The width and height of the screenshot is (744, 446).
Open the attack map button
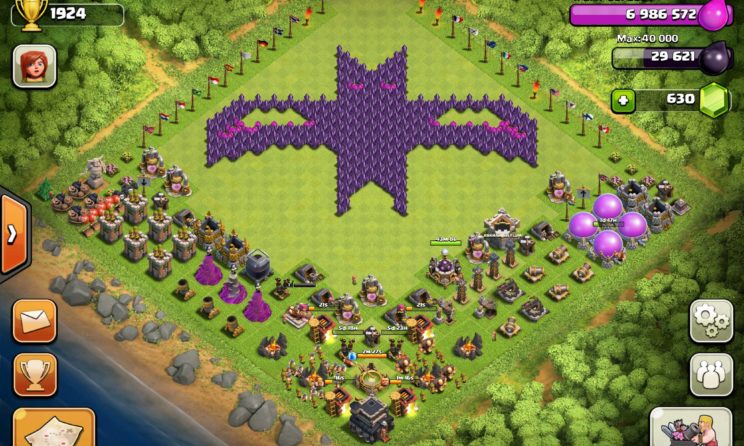click(50, 430)
